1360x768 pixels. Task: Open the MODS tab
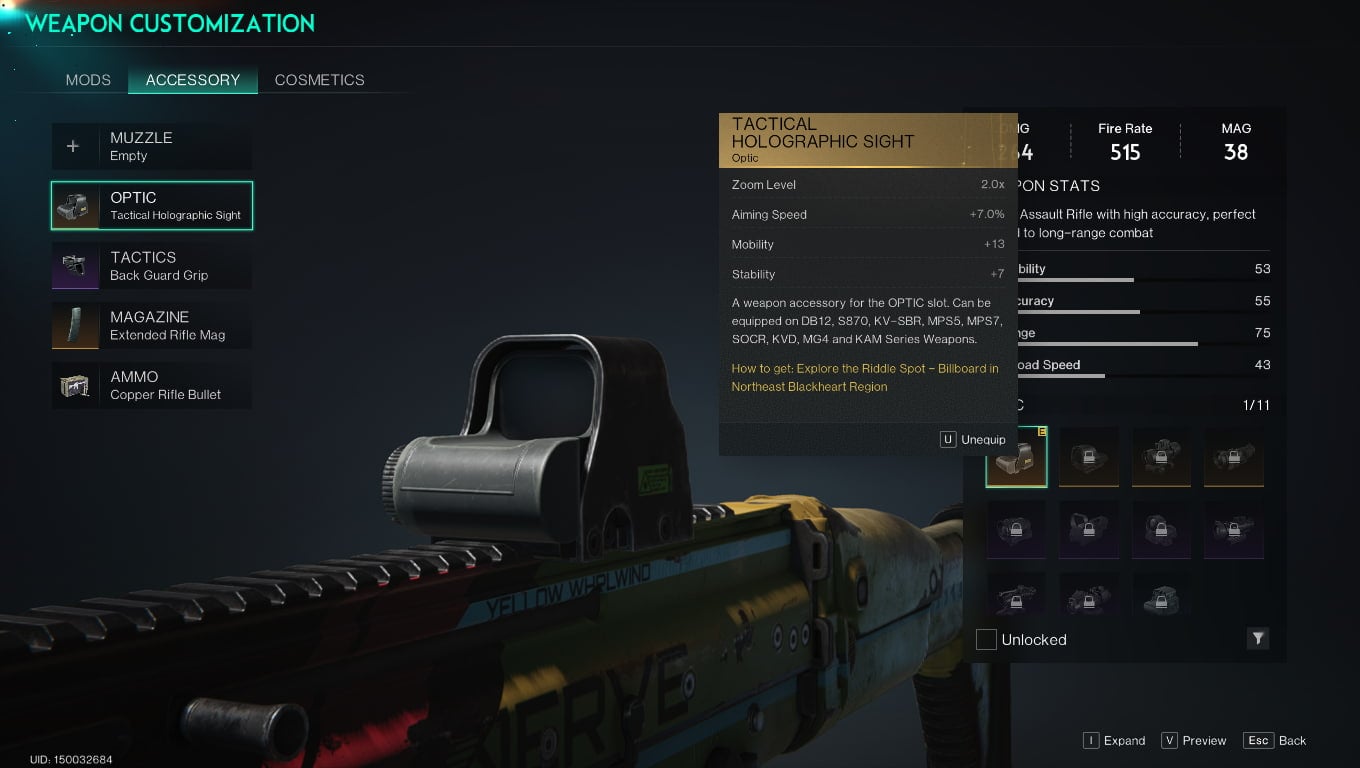[88, 80]
